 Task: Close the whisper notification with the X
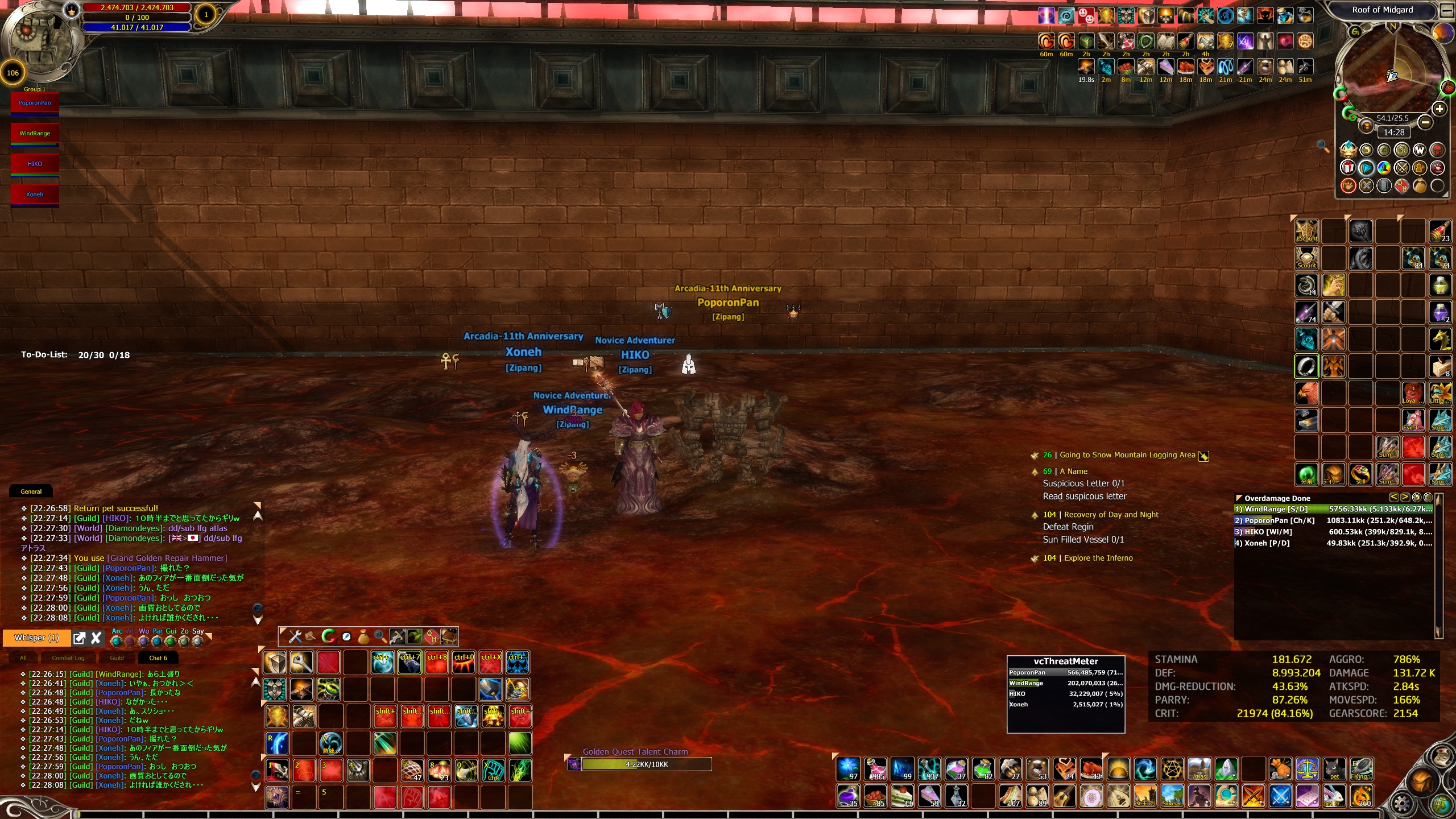click(x=96, y=638)
